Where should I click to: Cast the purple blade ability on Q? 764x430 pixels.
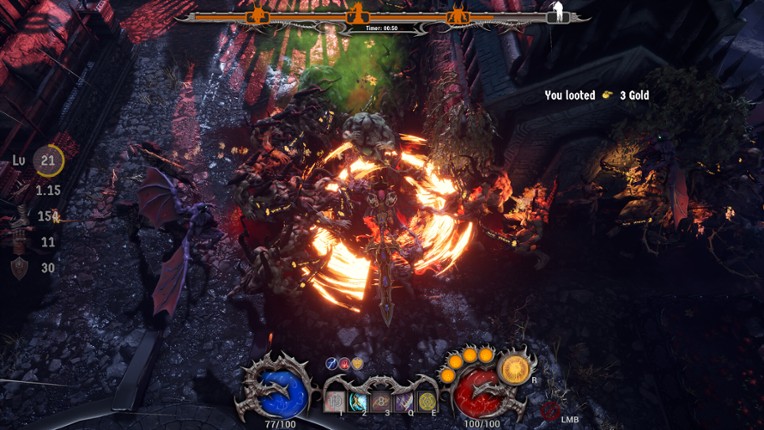(x=404, y=400)
